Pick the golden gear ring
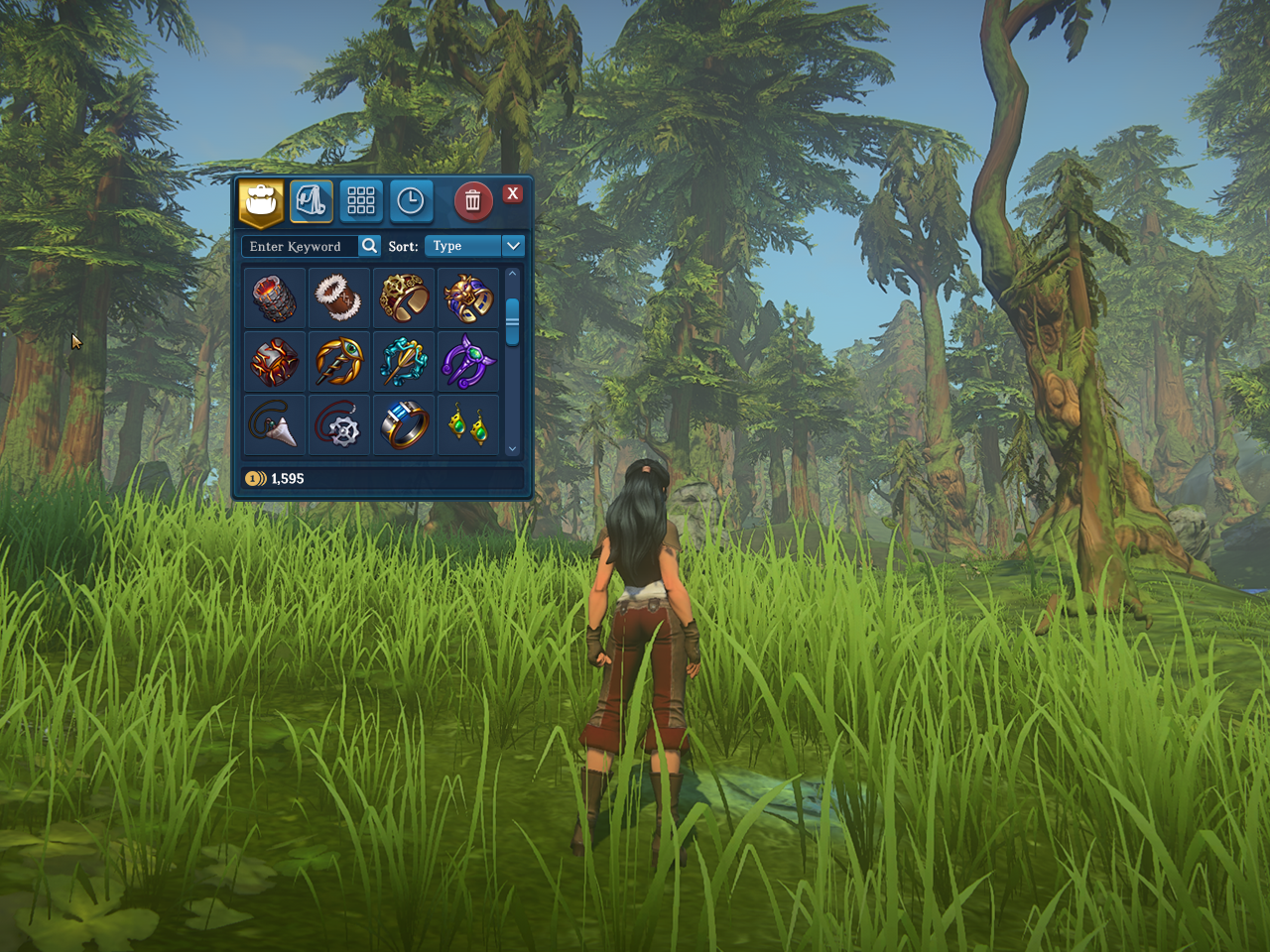Viewport: 1270px width, 952px height. [404, 297]
